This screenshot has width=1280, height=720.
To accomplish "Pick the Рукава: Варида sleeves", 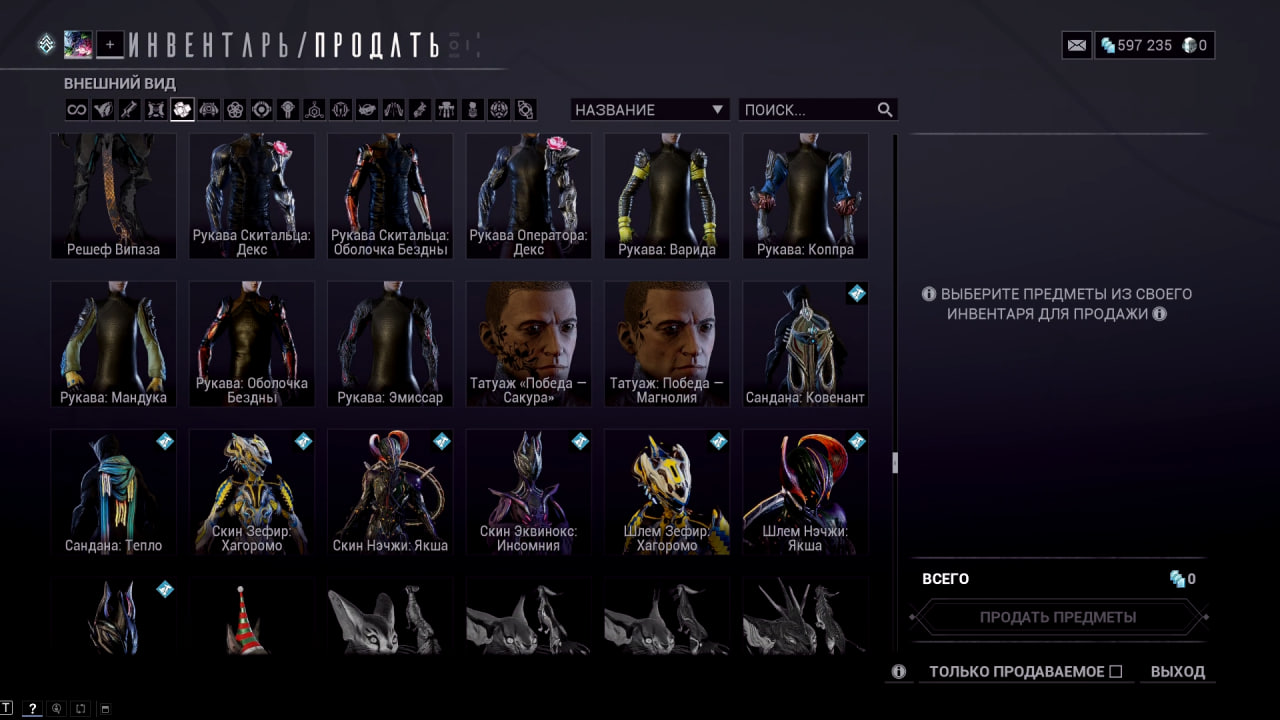I will [x=666, y=196].
